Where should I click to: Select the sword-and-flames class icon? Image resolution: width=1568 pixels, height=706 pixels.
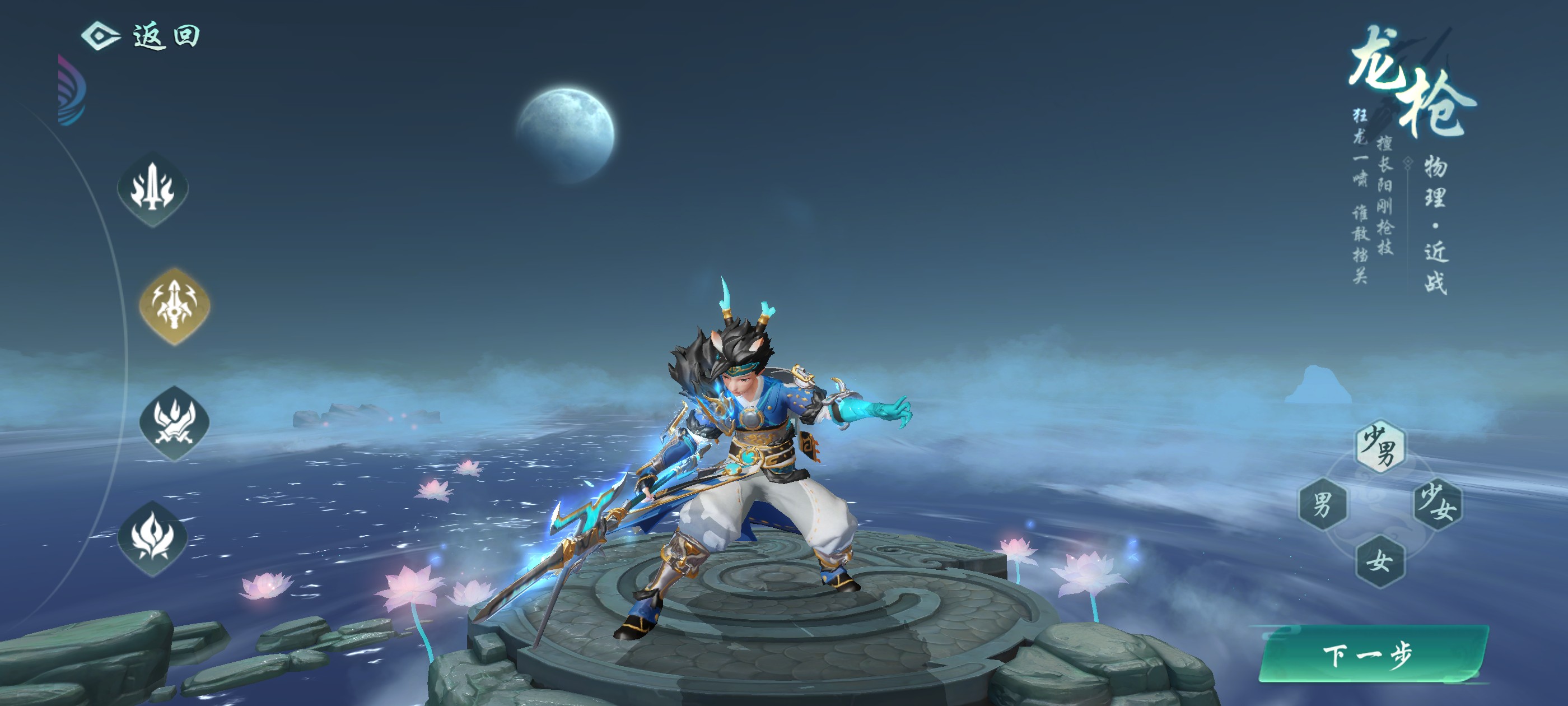pos(153,189)
